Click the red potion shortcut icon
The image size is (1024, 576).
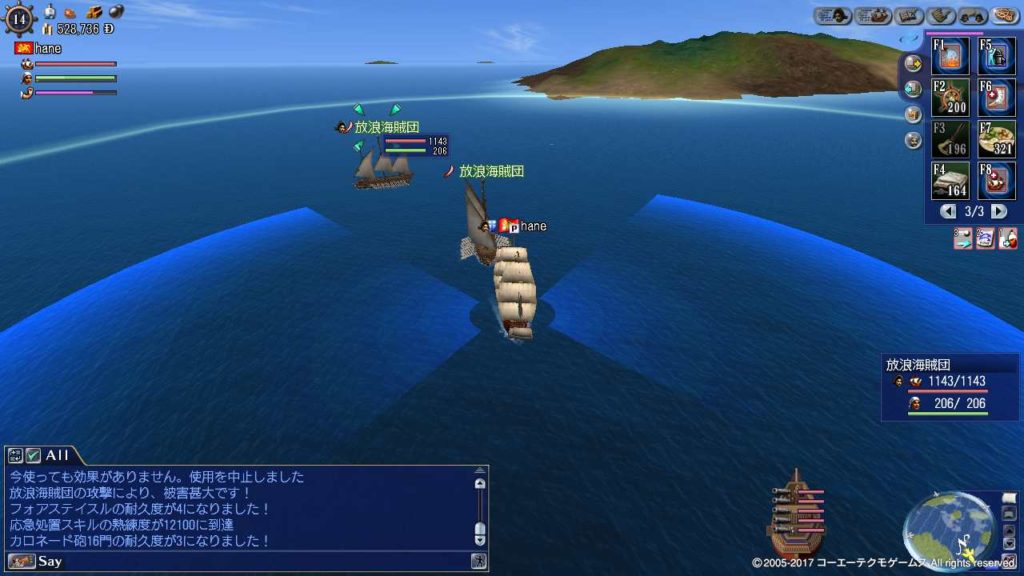tap(1008, 238)
